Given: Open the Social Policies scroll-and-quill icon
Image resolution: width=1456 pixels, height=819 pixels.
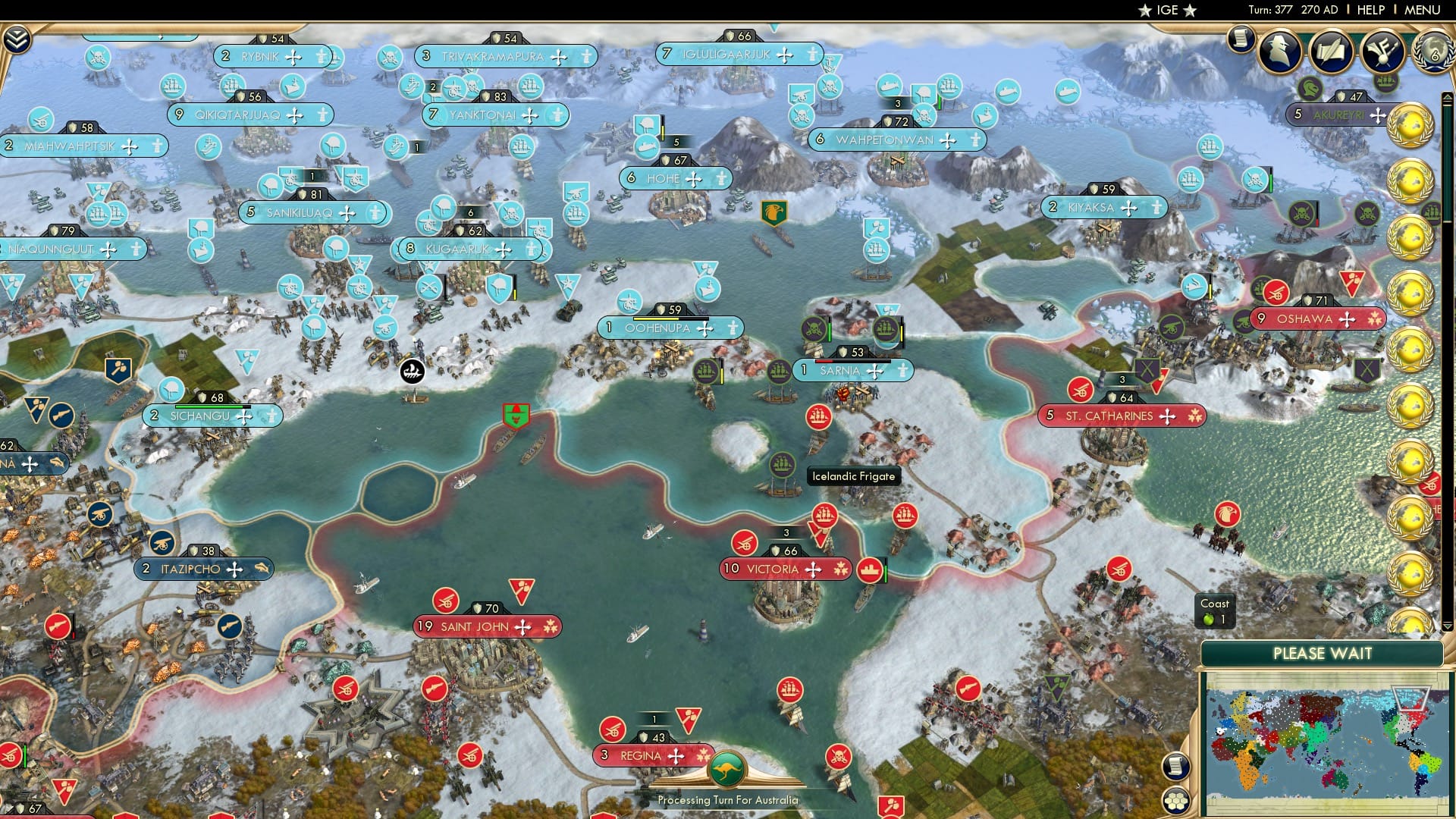Looking at the screenshot, I should (x=1332, y=50).
